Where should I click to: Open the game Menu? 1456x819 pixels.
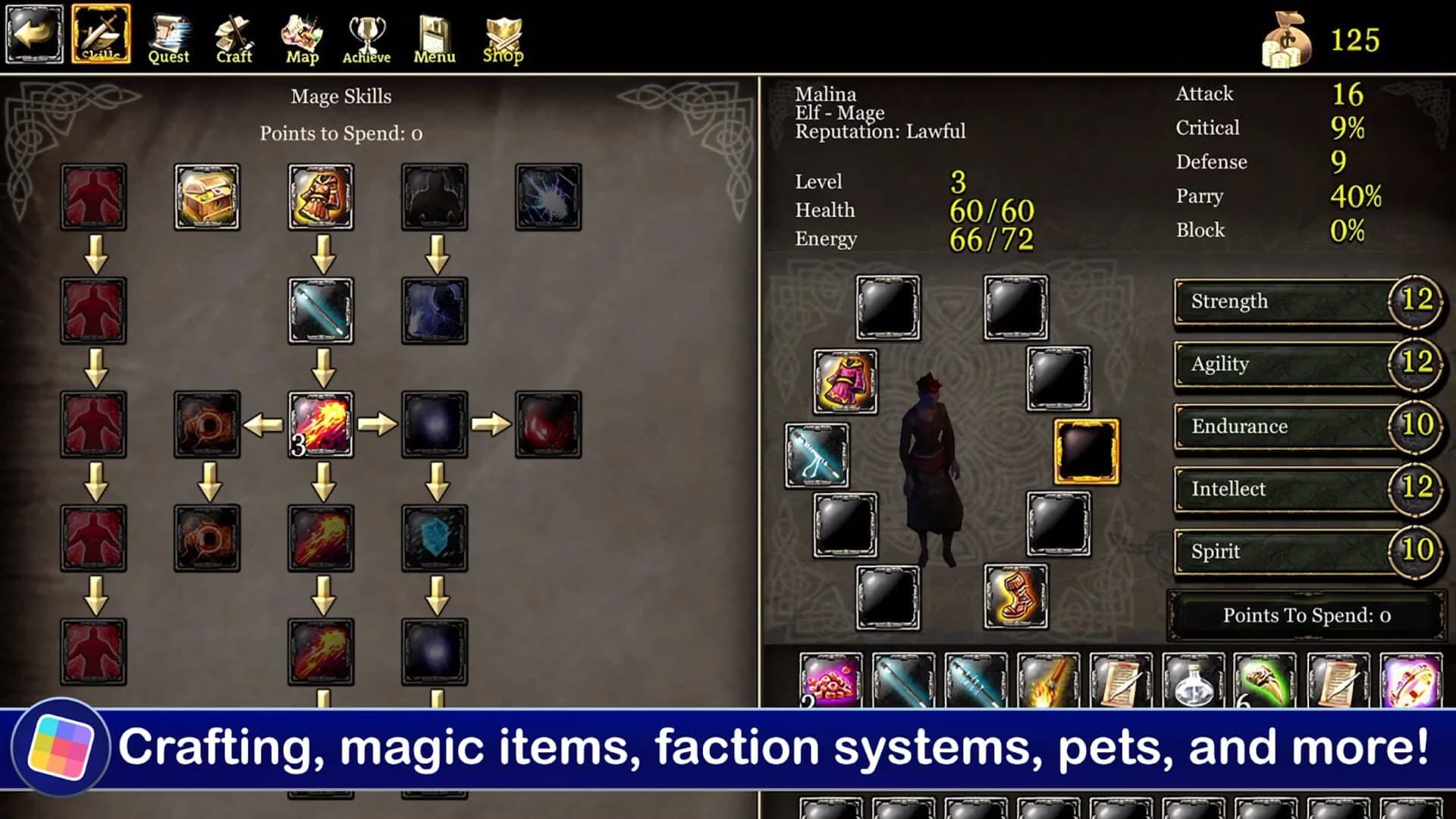coord(435,36)
